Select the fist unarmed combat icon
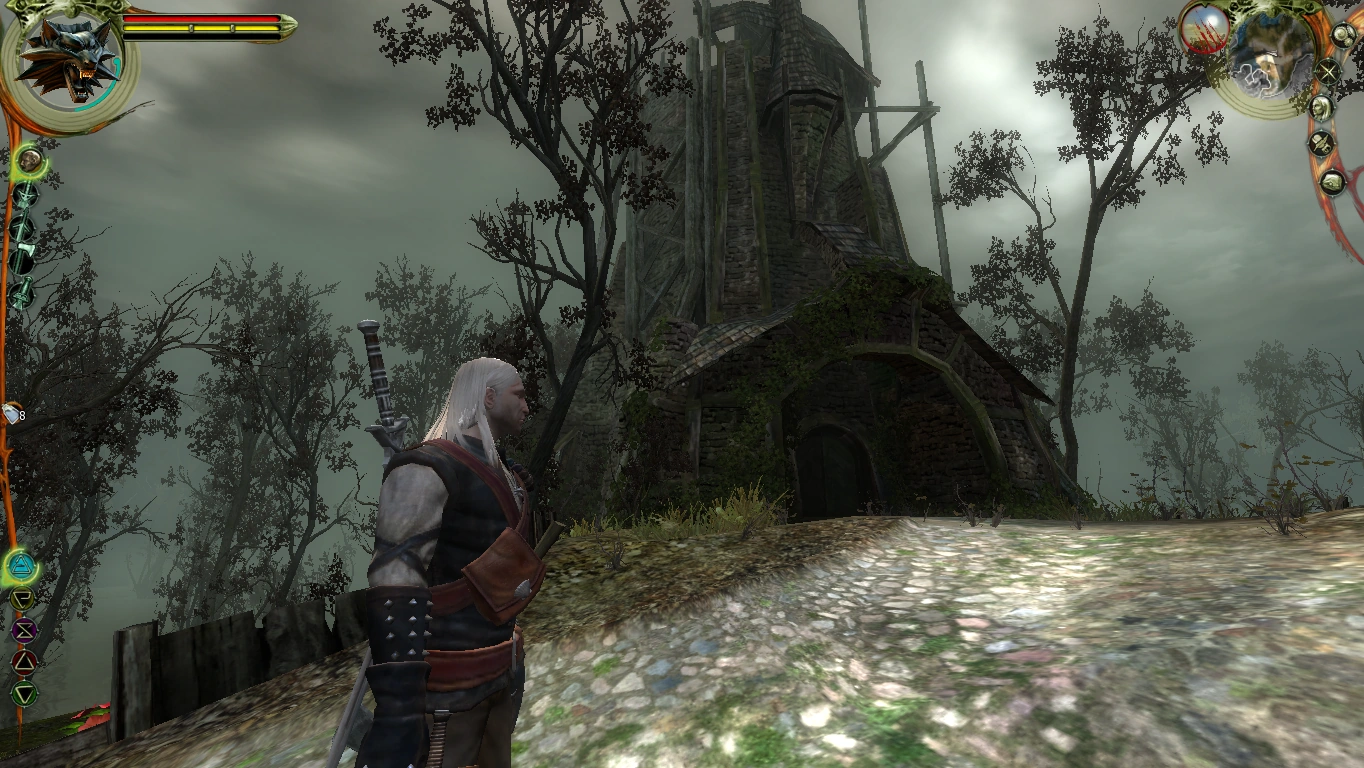1364x768 pixels. click(29, 159)
